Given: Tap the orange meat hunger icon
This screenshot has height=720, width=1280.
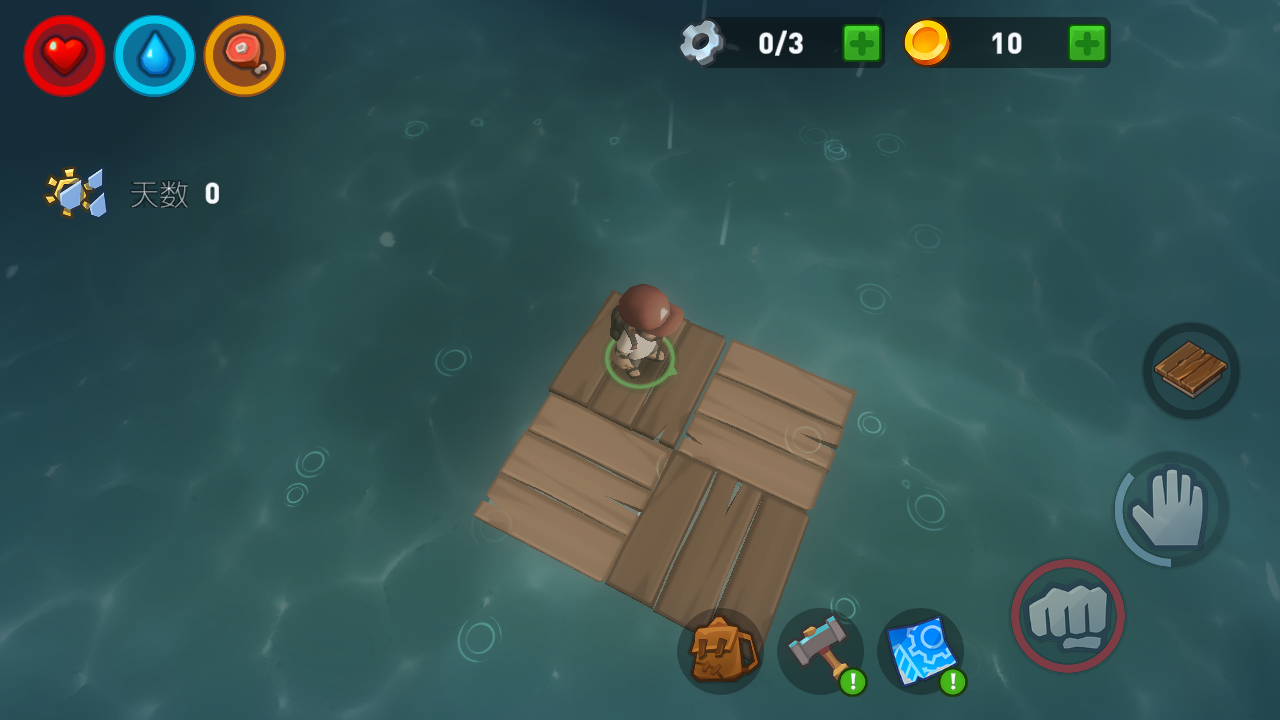Looking at the screenshot, I should pos(245,56).
